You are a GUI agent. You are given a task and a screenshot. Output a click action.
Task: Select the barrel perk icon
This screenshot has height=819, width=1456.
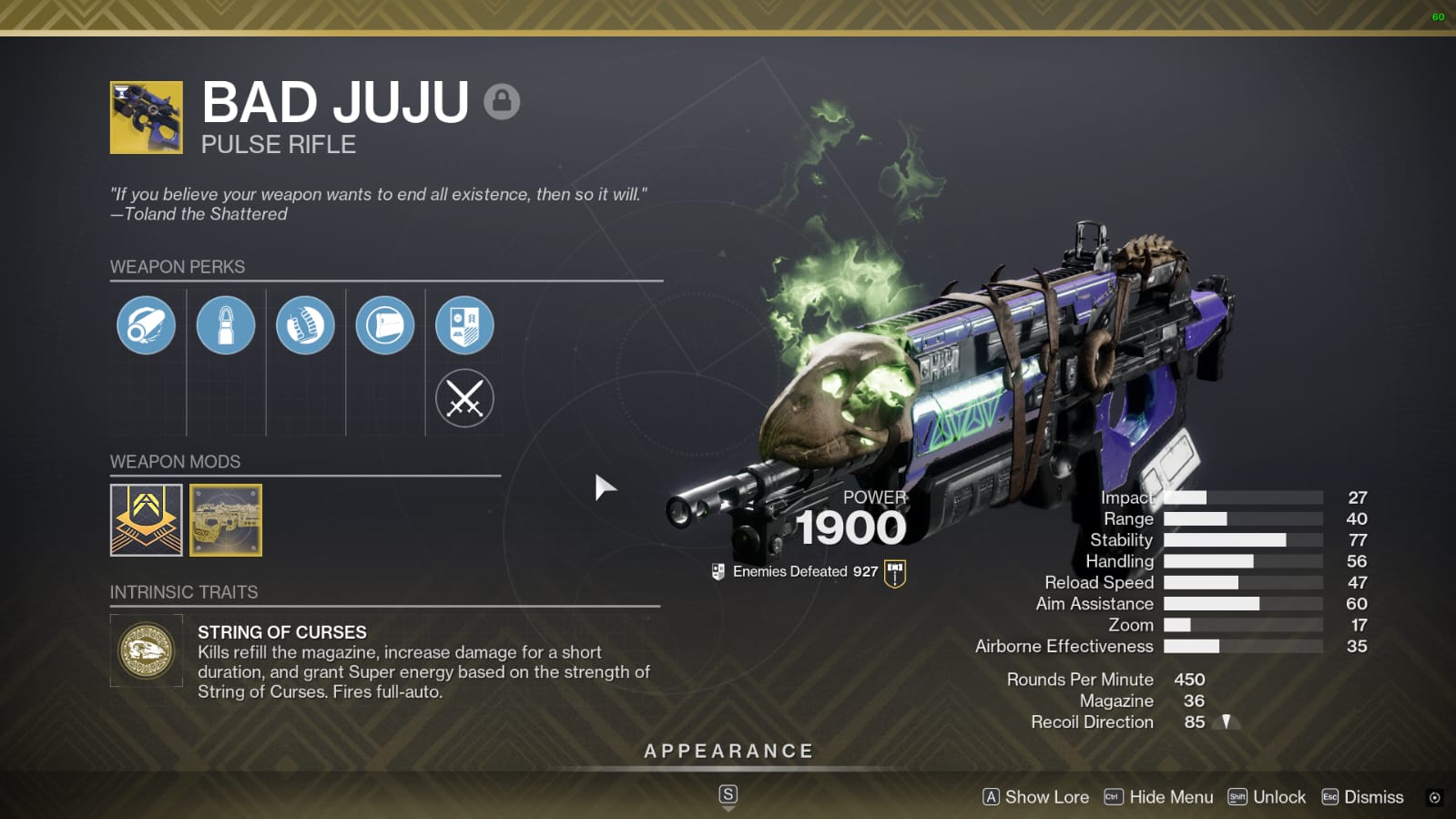146,325
